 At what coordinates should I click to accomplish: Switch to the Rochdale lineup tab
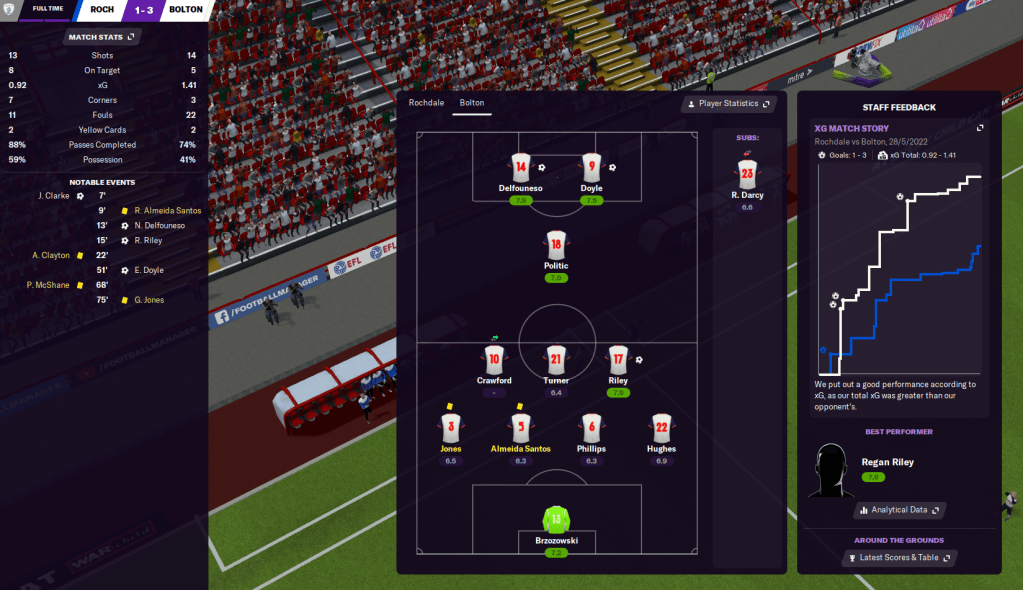(x=426, y=103)
